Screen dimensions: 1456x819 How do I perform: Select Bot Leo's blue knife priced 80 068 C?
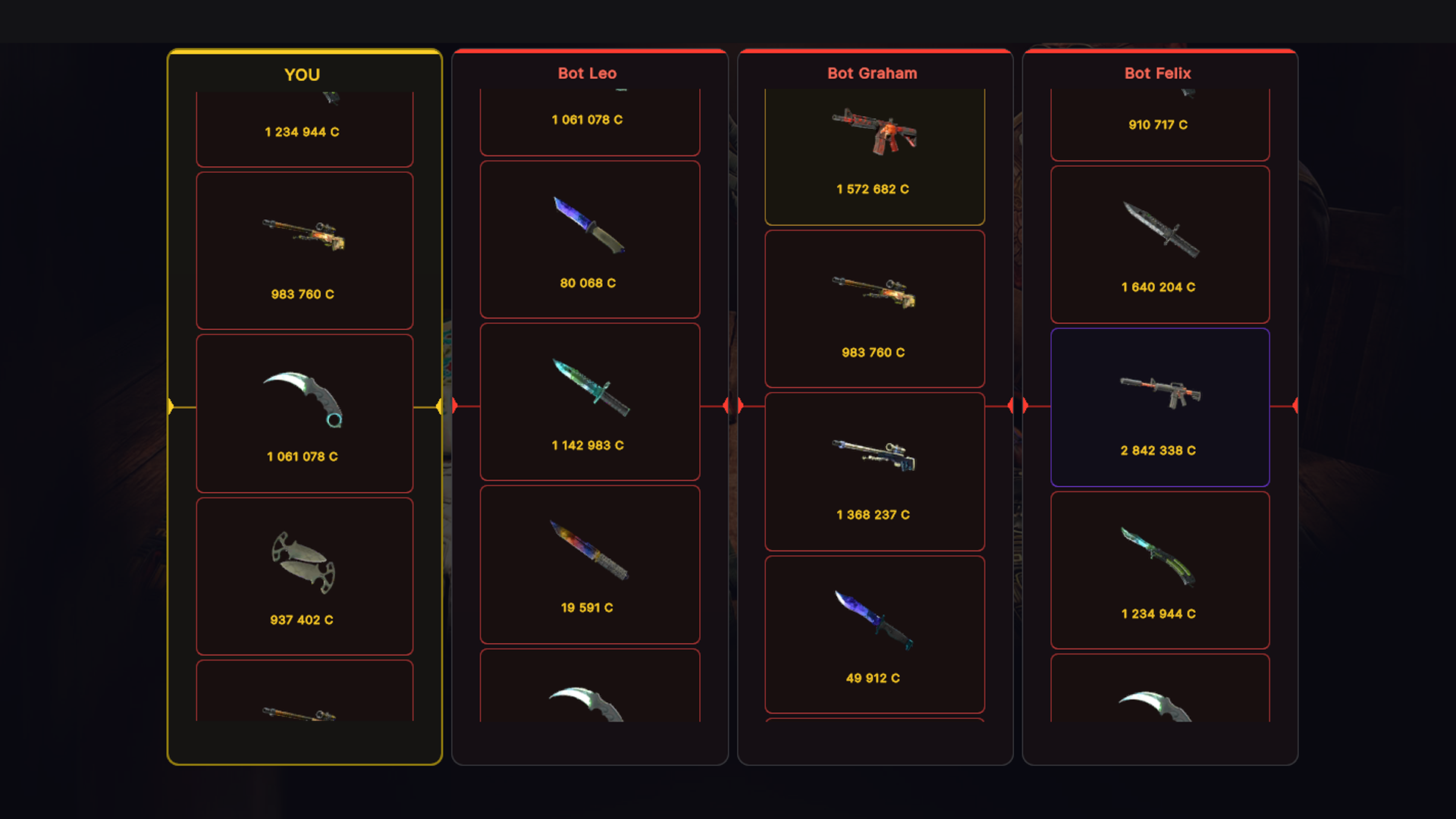(x=590, y=239)
